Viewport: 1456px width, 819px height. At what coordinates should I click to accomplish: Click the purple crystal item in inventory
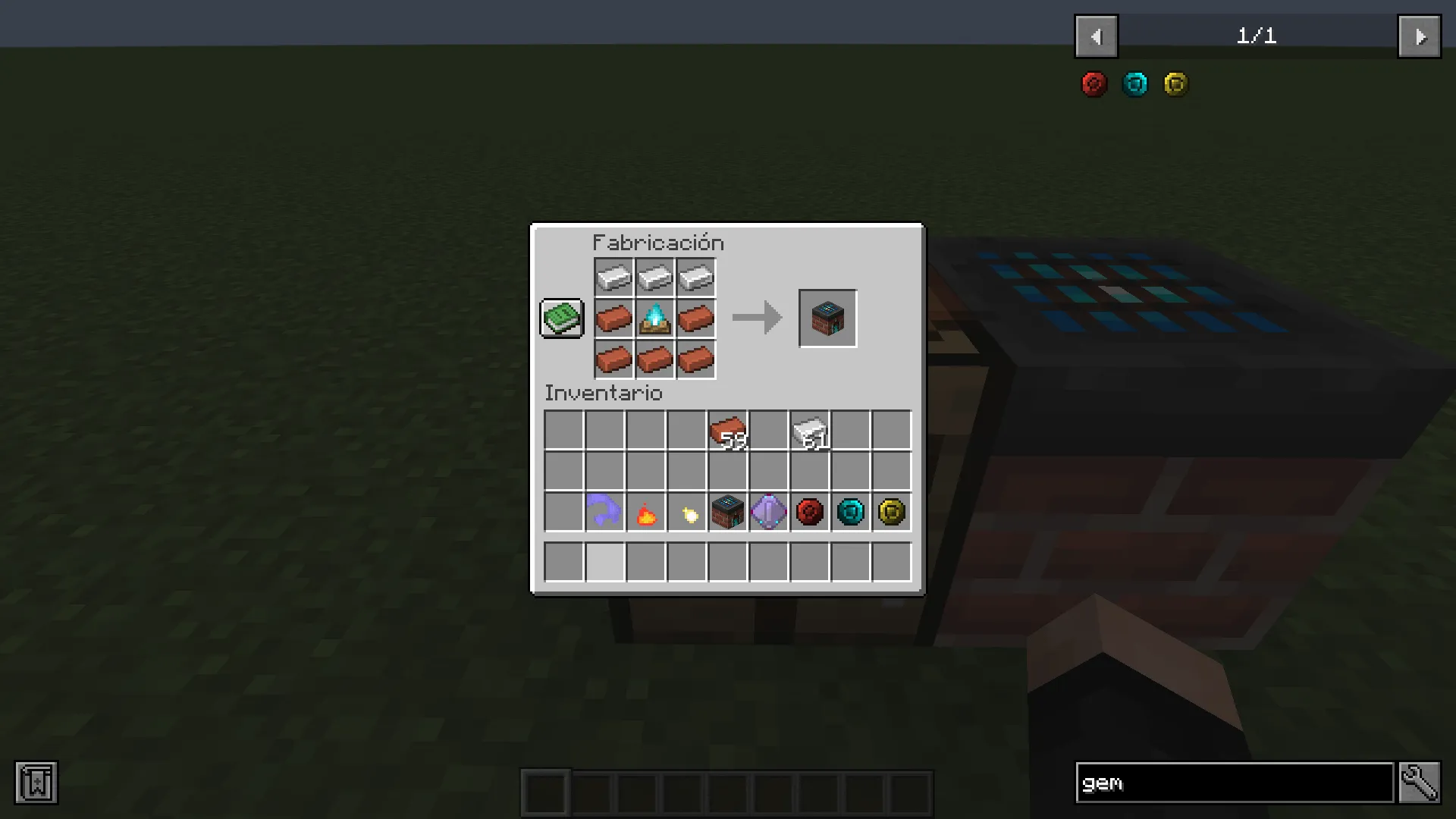click(768, 512)
